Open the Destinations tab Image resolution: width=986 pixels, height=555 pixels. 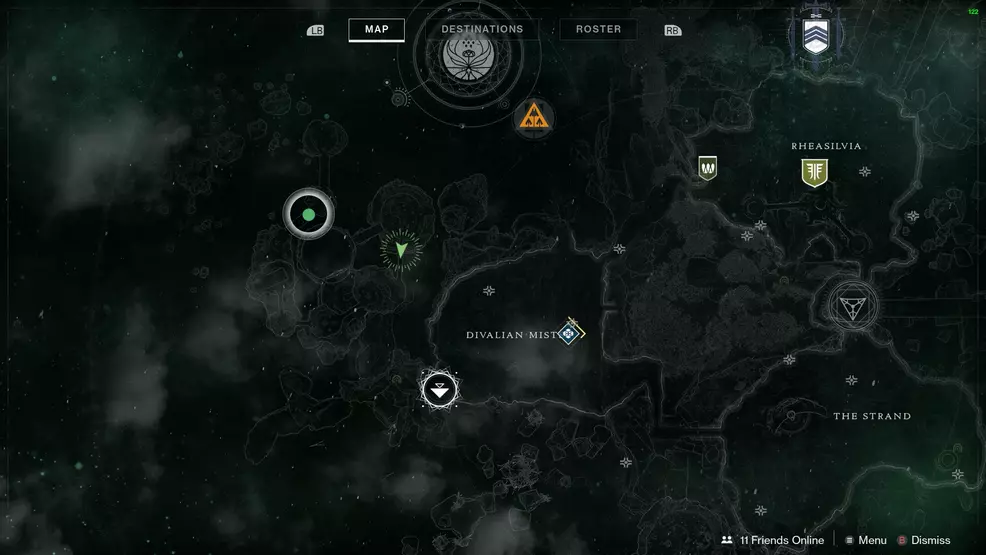[x=482, y=30]
